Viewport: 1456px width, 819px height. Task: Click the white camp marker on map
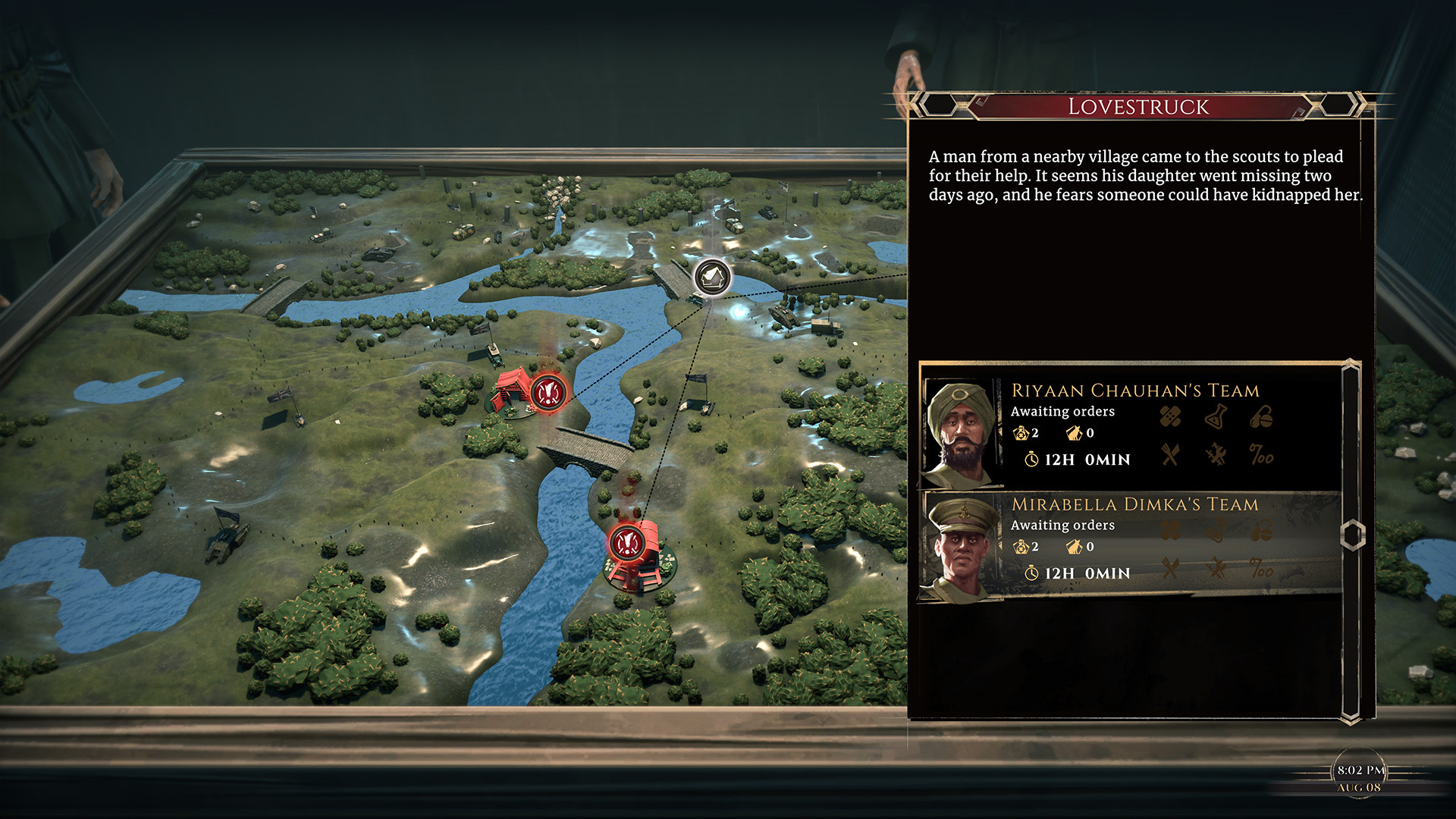pos(712,278)
